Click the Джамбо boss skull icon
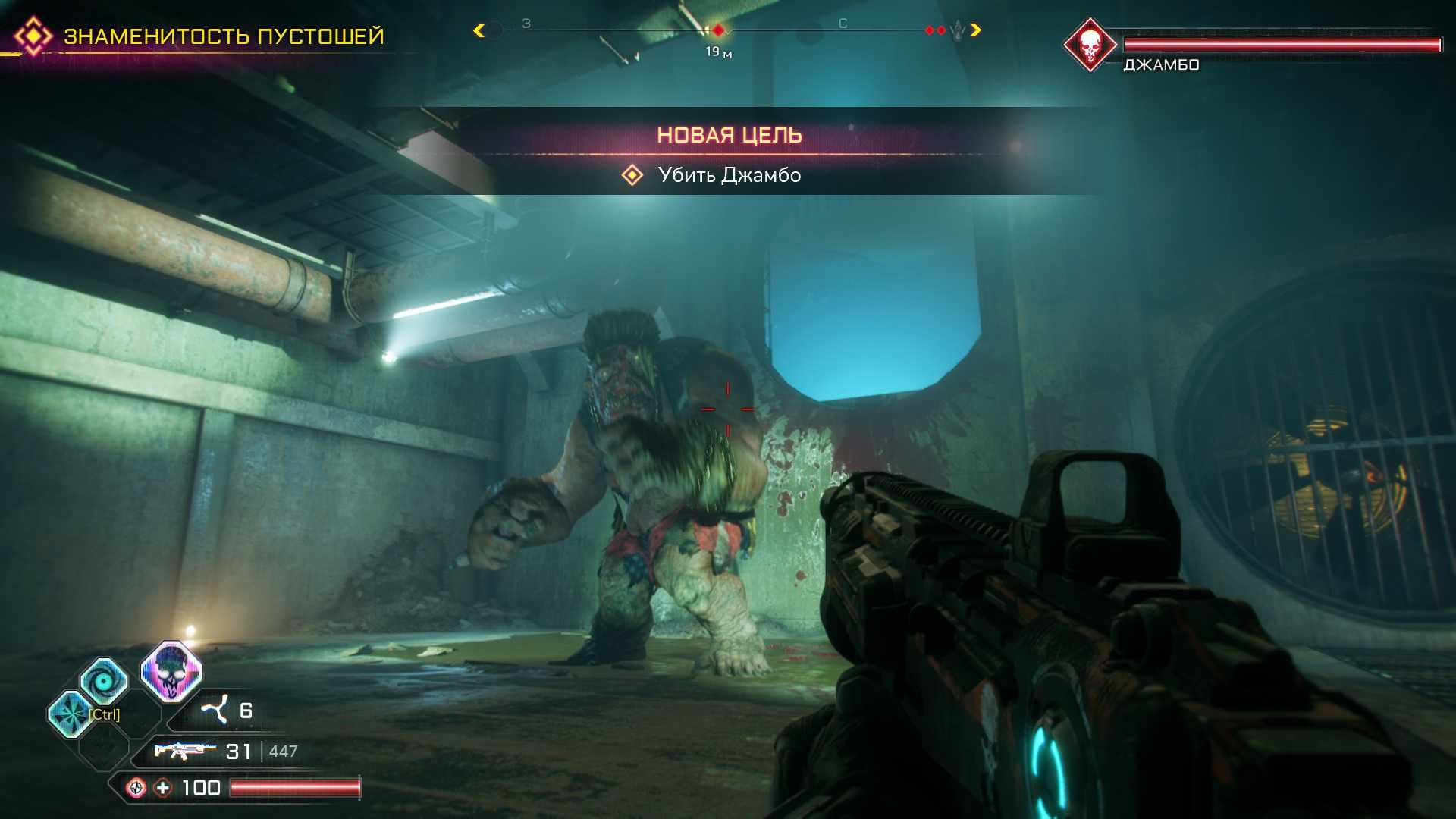Viewport: 1456px width, 819px height. (x=1090, y=45)
